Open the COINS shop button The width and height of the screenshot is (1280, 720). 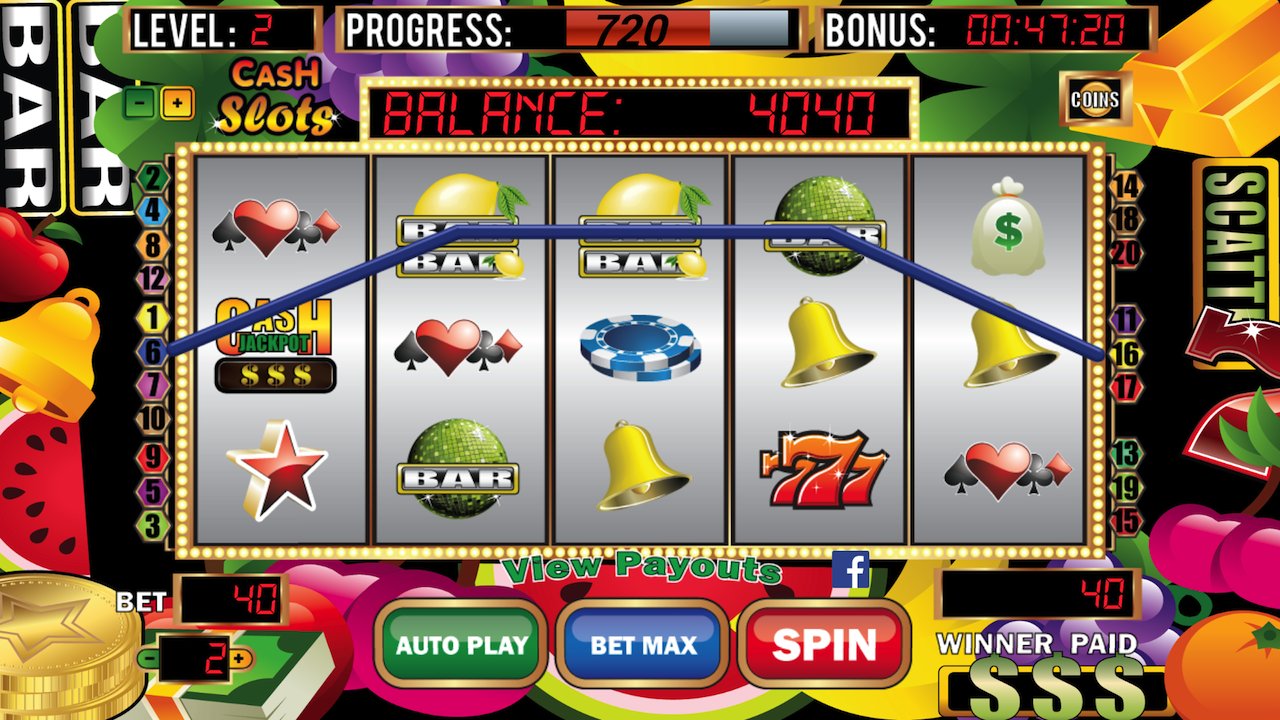point(1095,99)
